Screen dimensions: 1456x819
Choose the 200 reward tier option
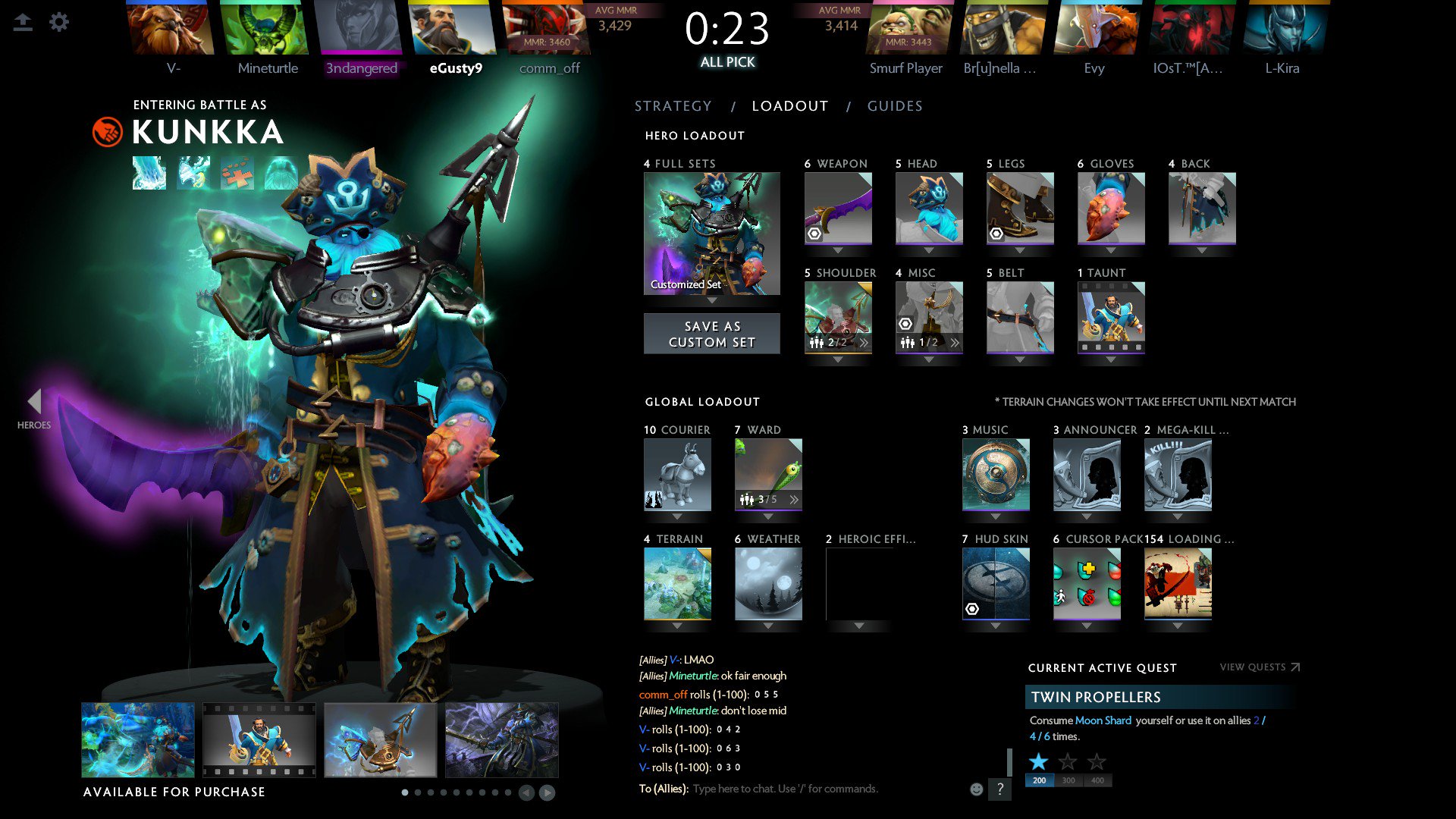click(x=1039, y=780)
